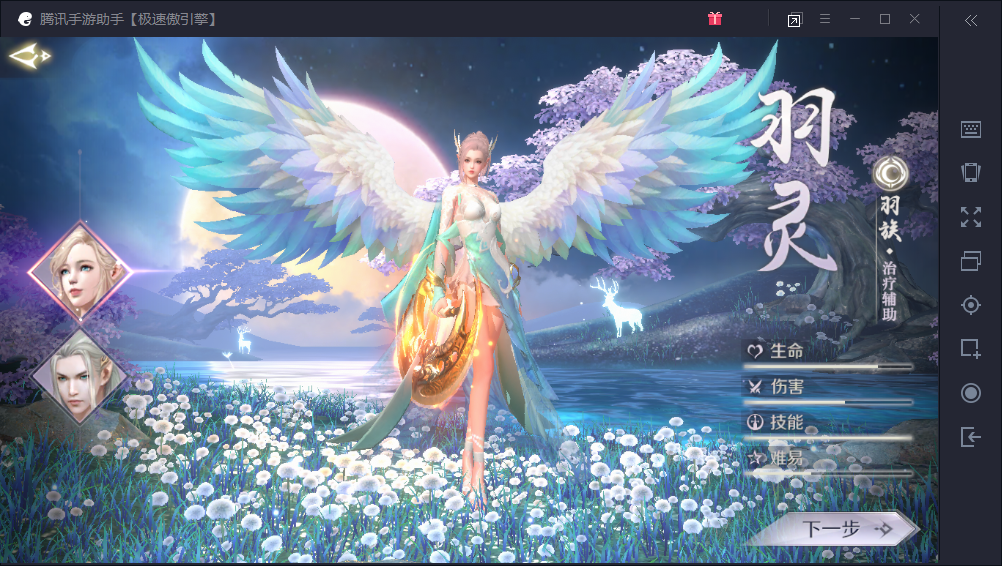Viewport: 1002px width, 566px height.
Task: Toggle fullscreen from the sidebar
Action: click(x=970, y=217)
